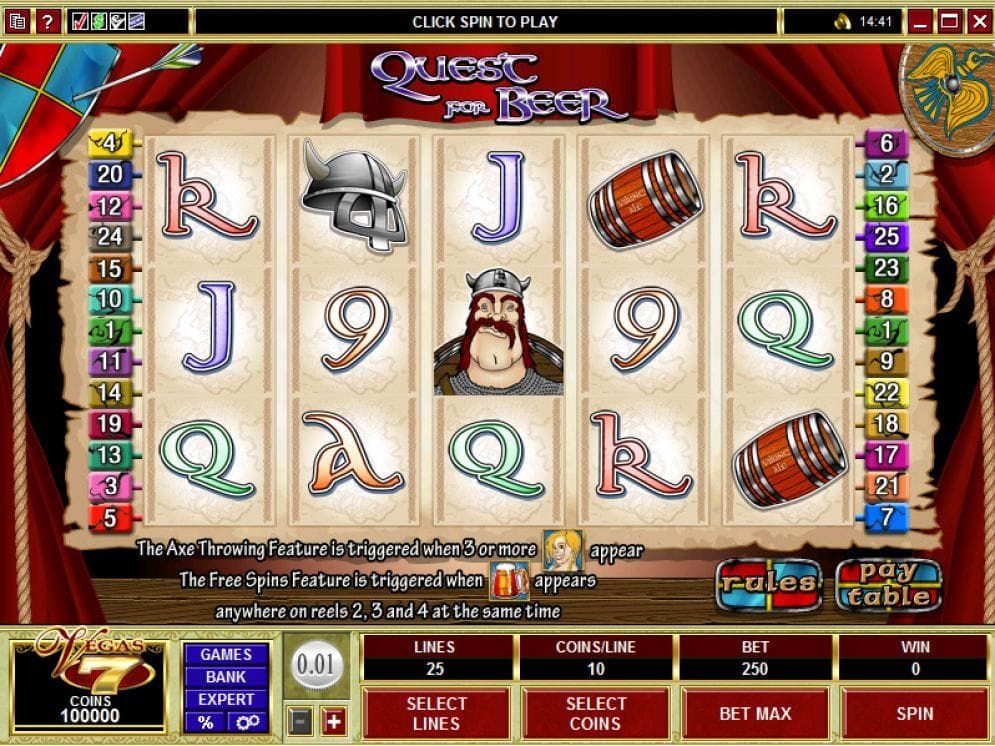The image size is (995, 746).
Task: Open the Bank
Action: (225, 677)
